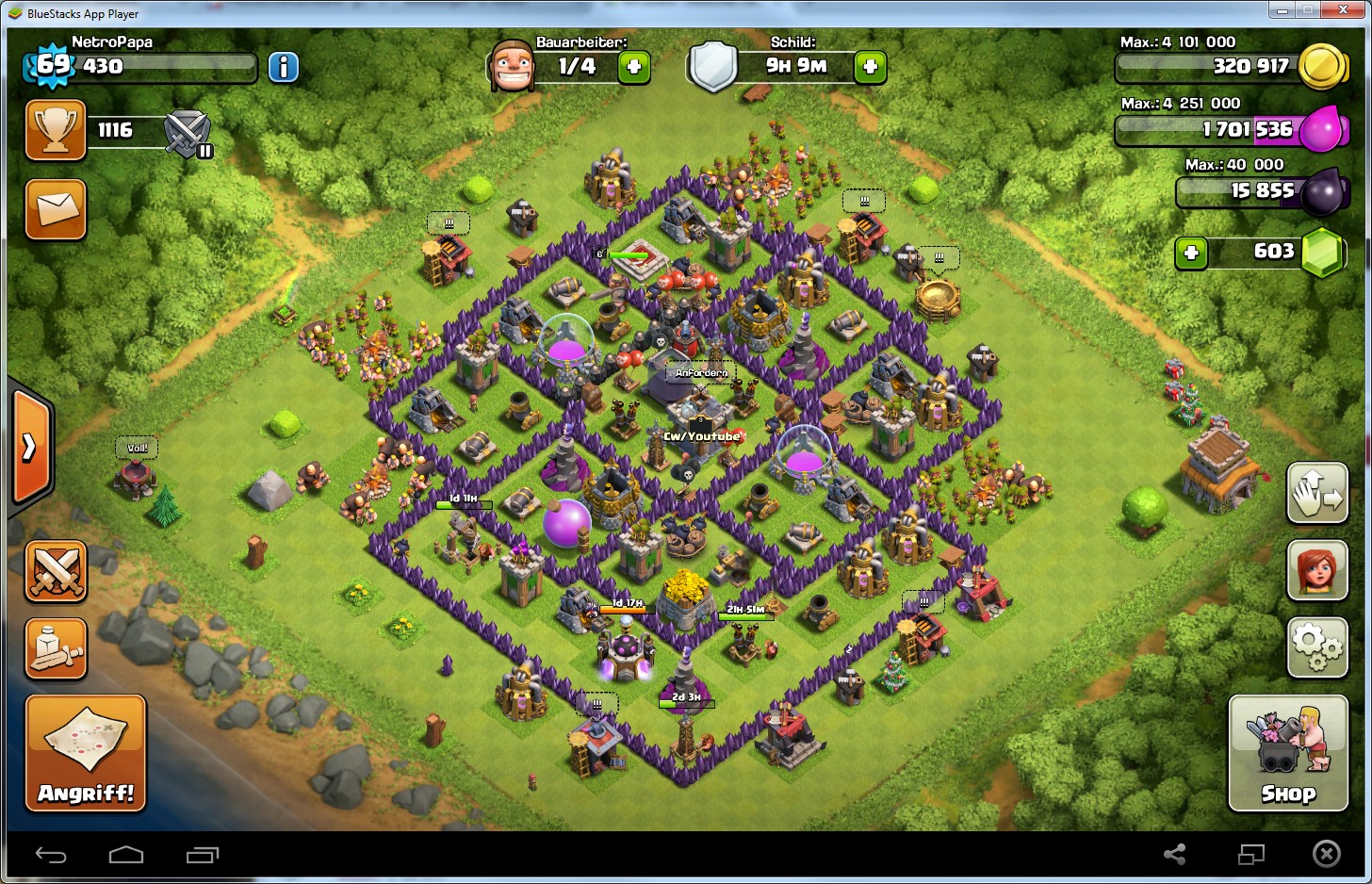Toggle the layout edit hand button
The height and width of the screenshot is (884, 1372).
click(x=1317, y=493)
